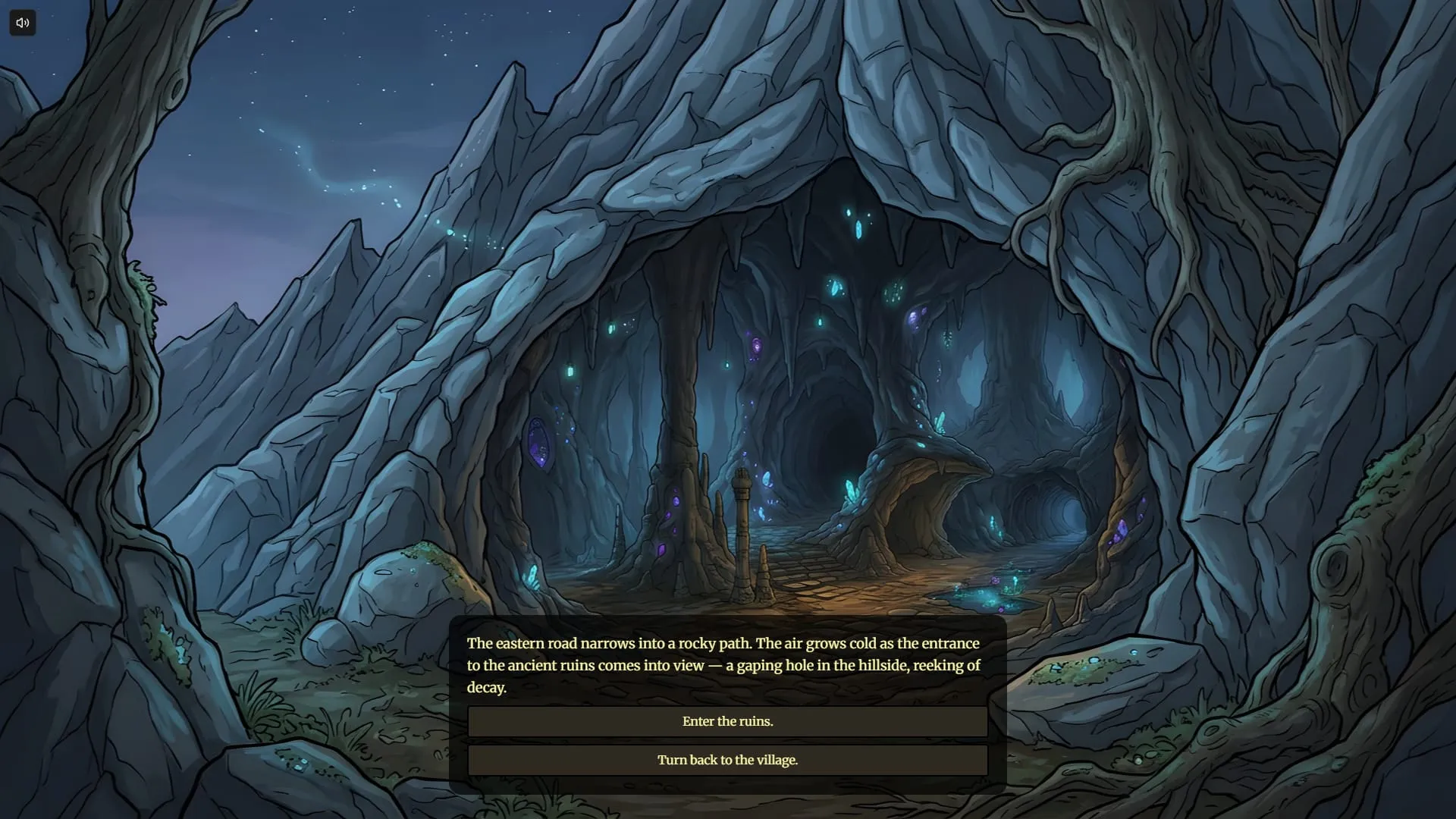This screenshot has width=1456, height=819.
Task: Click the carved stone pillar inside the cave
Action: (742, 531)
